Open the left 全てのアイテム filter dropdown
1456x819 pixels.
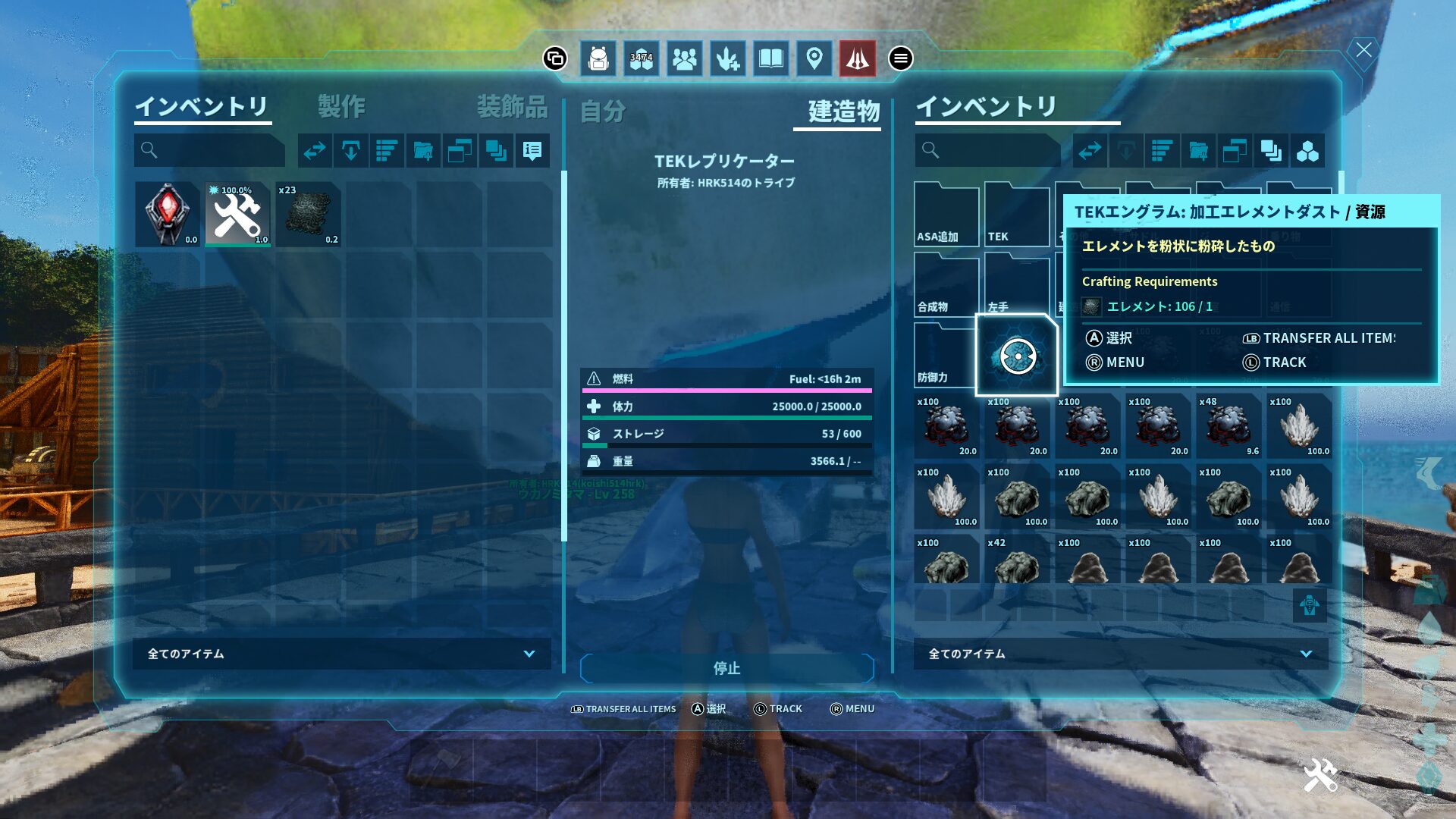(341, 654)
